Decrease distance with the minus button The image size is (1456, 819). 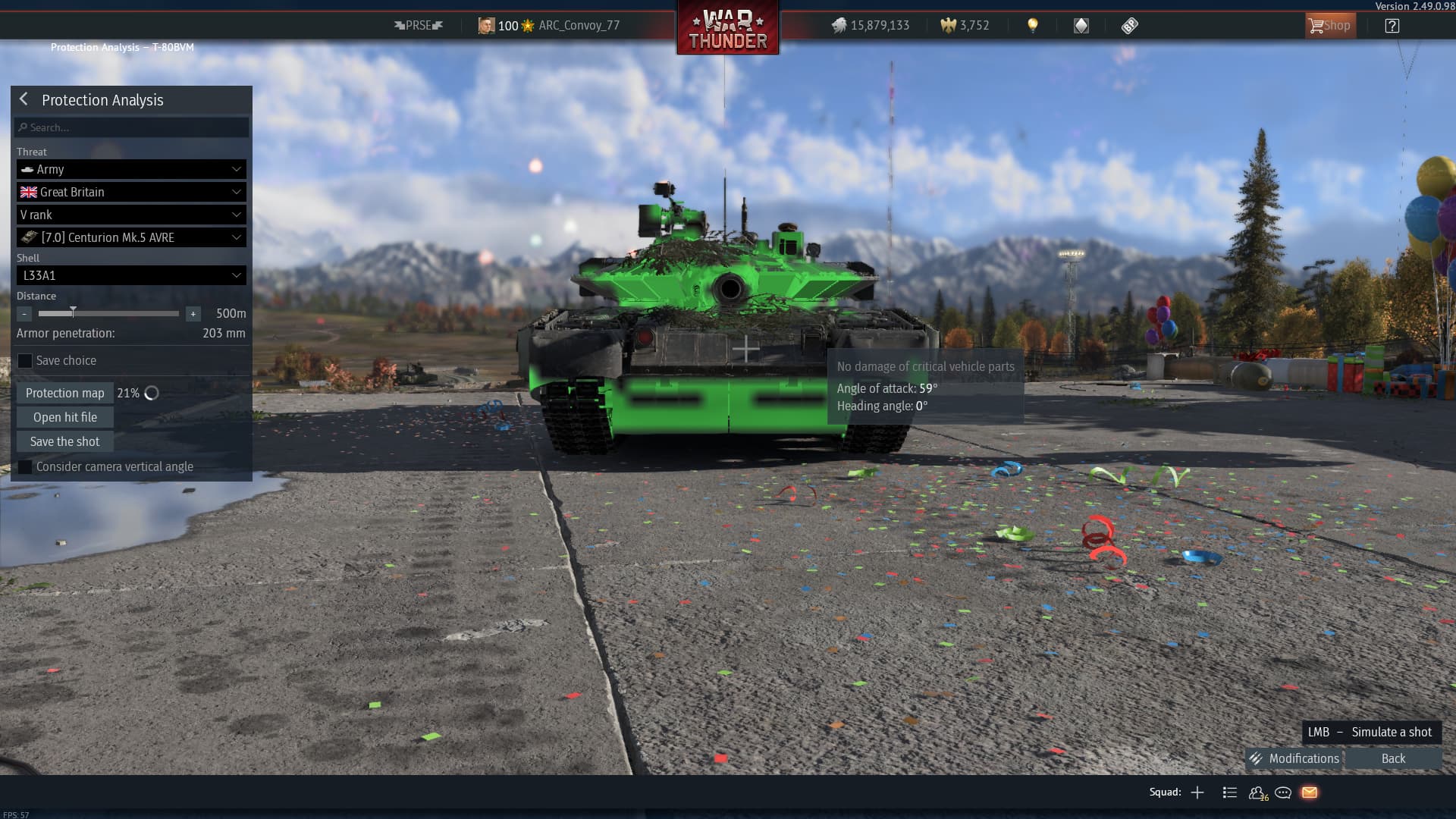tap(24, 313)
